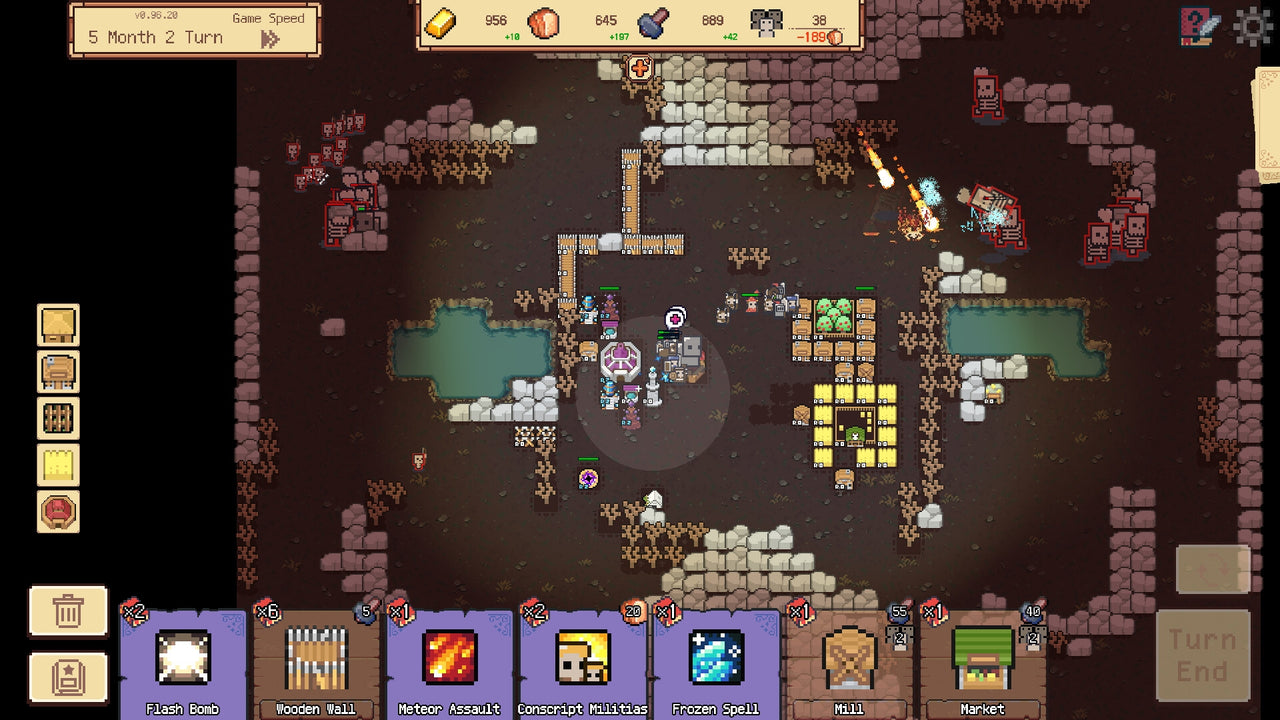Image resolution: width=1280 pixels, height=720 pixels.
Task: Select the Meteor Assault card
Action: (449, 662)
